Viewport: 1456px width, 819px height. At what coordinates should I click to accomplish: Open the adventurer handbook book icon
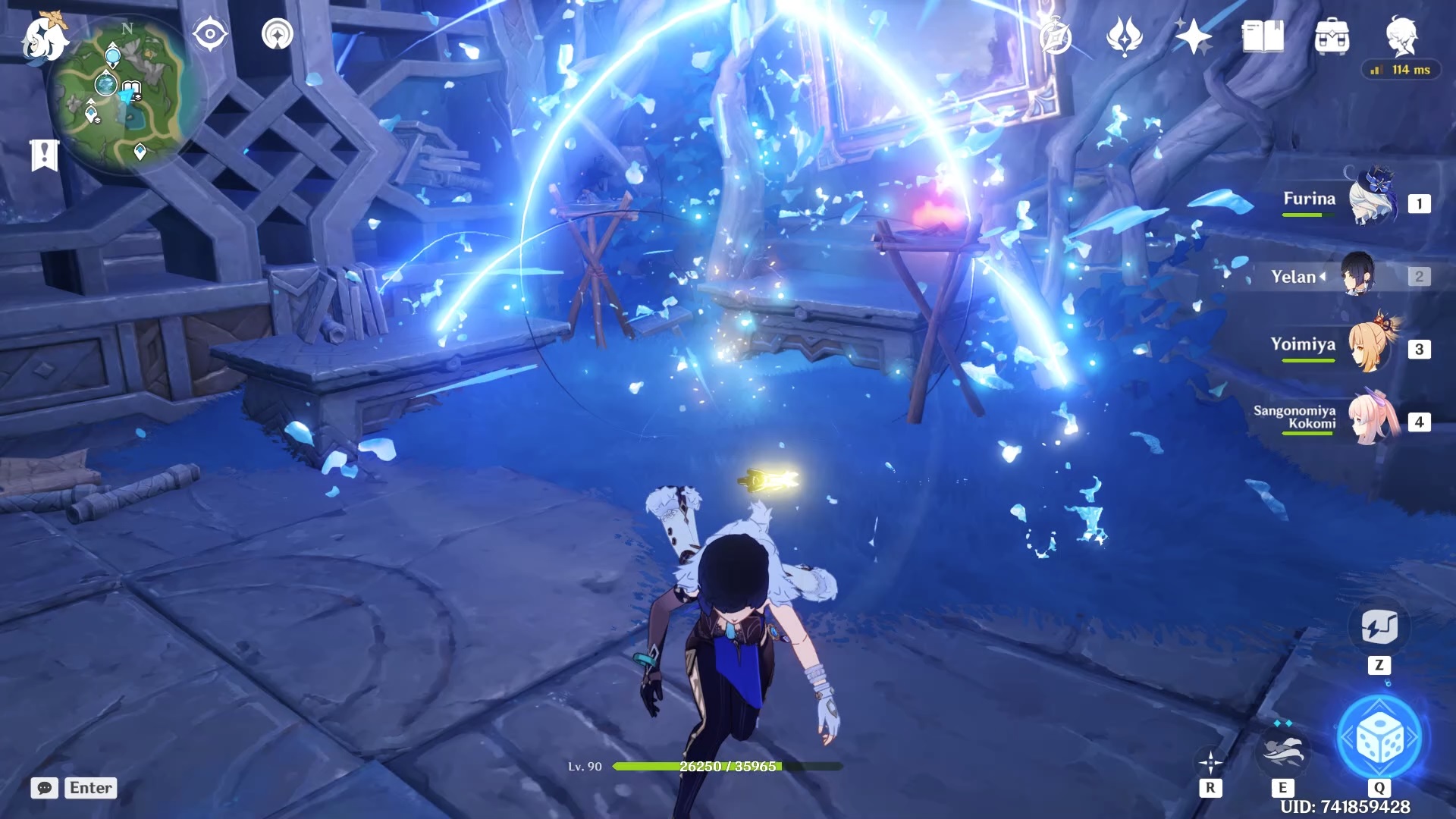(x=1263, y=37)
